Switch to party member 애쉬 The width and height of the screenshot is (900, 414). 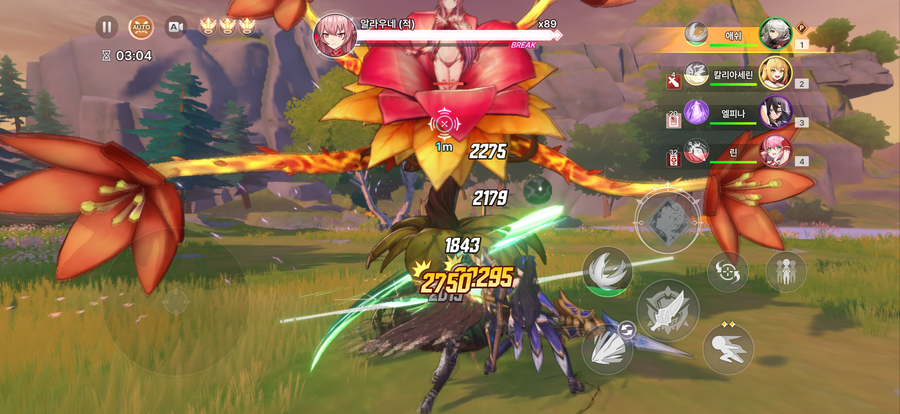coord(775,35)
